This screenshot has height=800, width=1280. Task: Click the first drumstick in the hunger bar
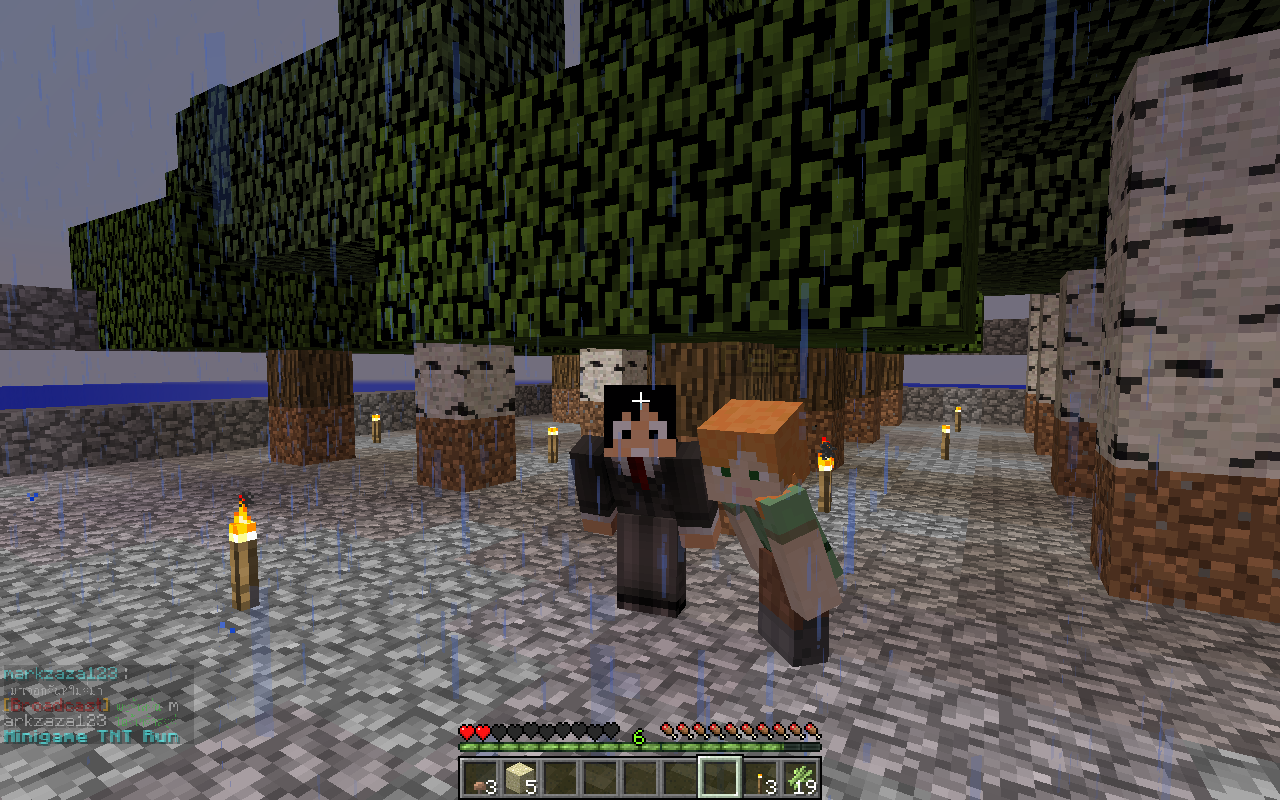point(668,729)
